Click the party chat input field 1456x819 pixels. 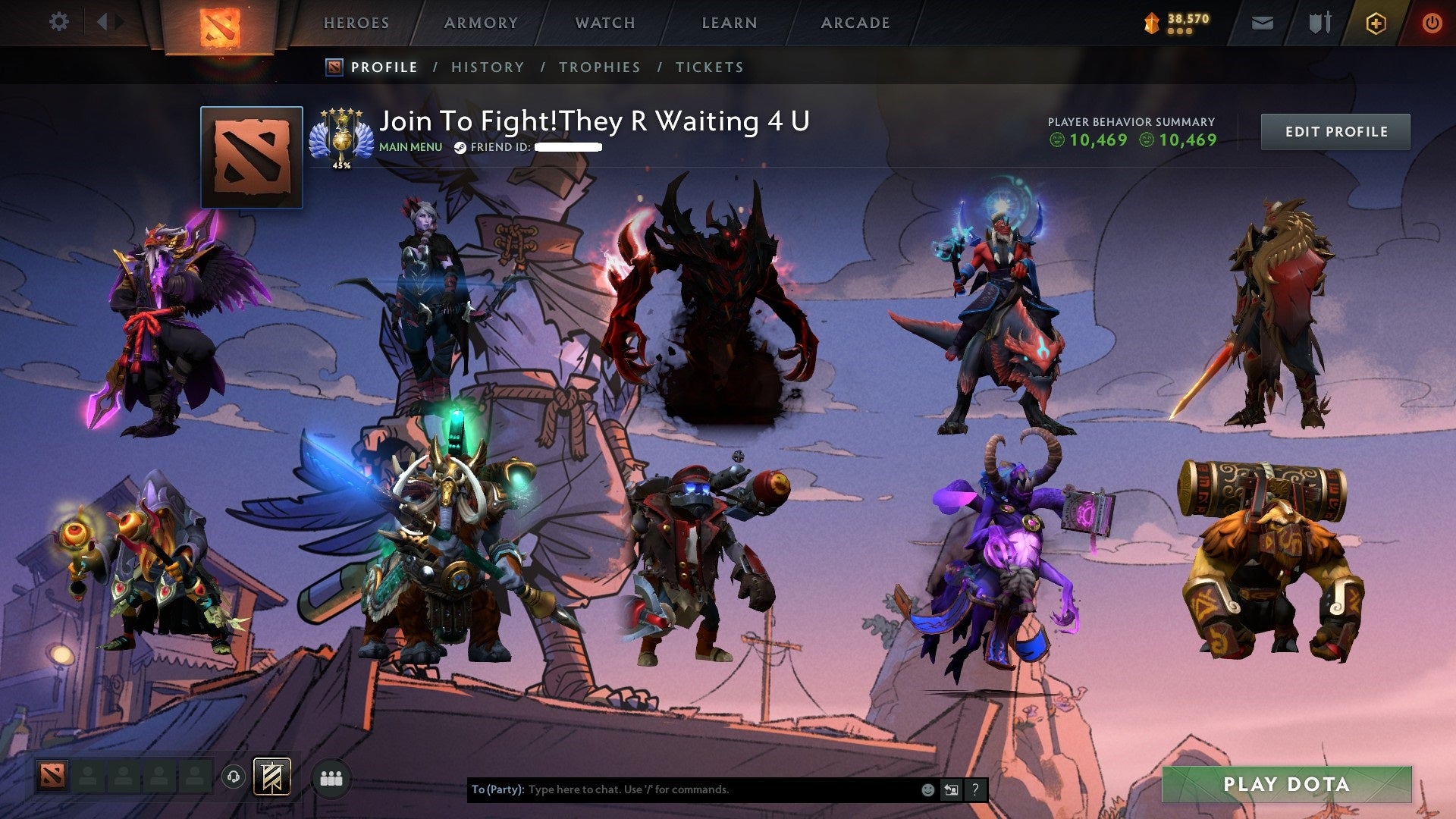click(x=682, y=789)
